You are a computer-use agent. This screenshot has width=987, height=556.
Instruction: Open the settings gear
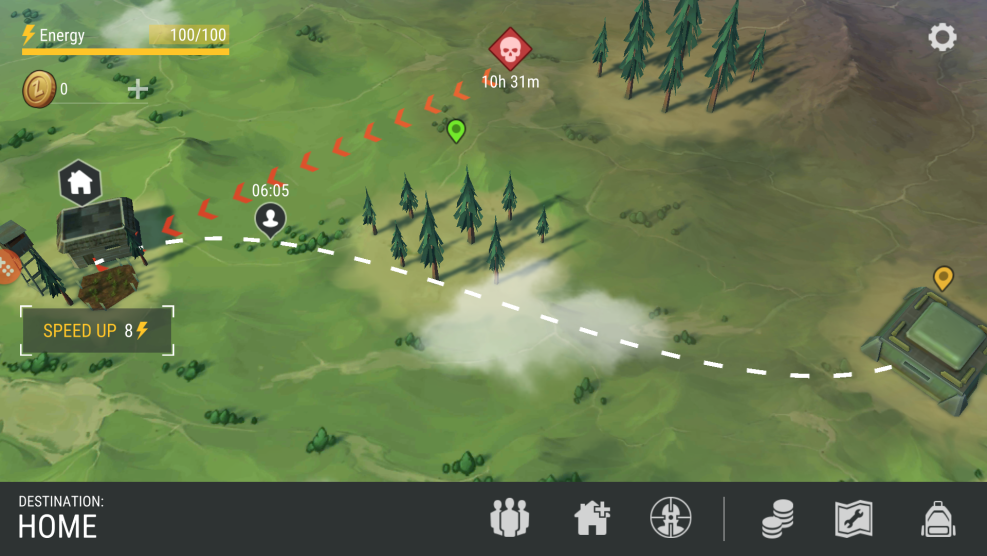tap(942, 38)
